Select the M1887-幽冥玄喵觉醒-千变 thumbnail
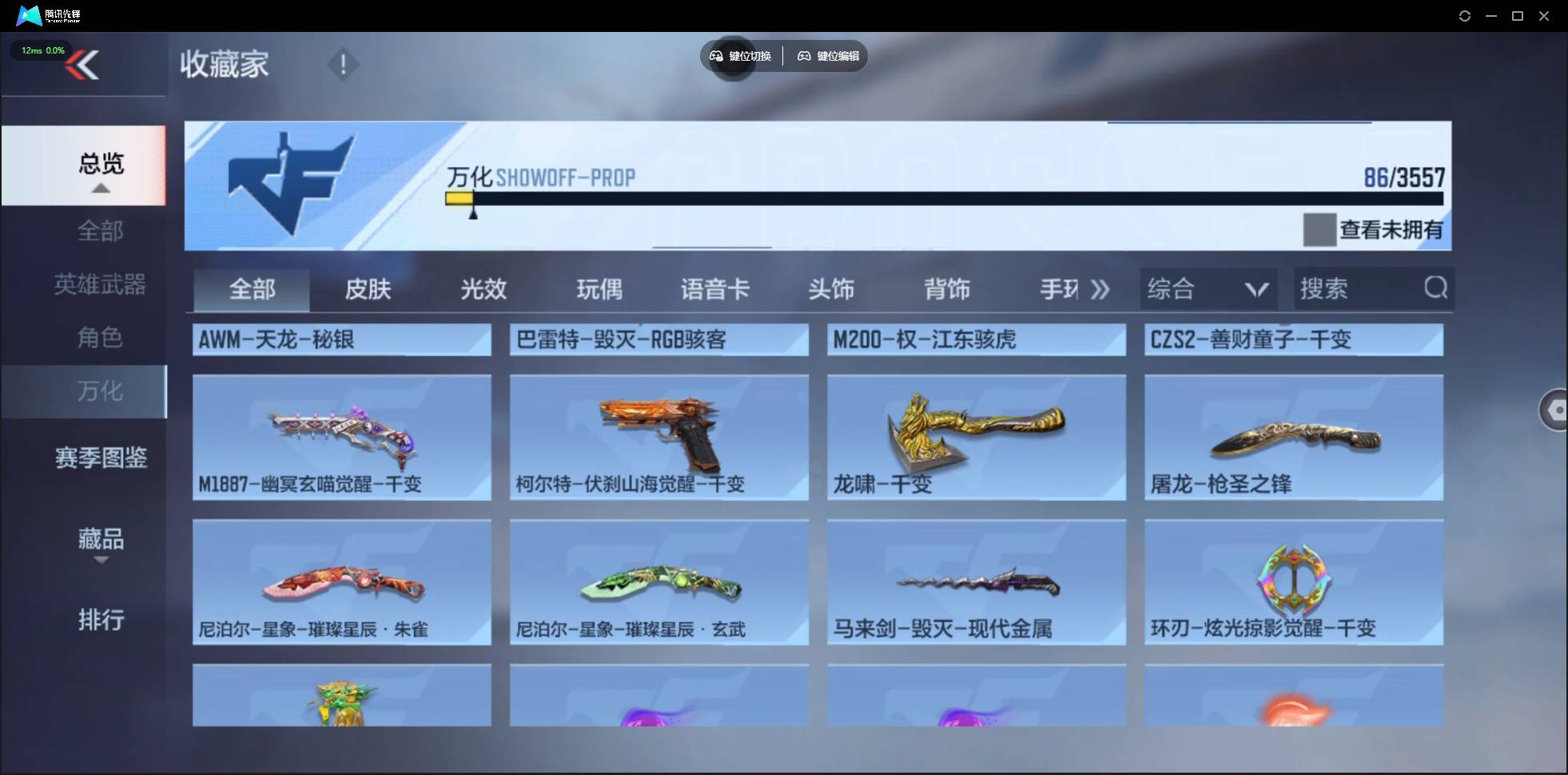The image size is (1568, 775). (342, 437)
